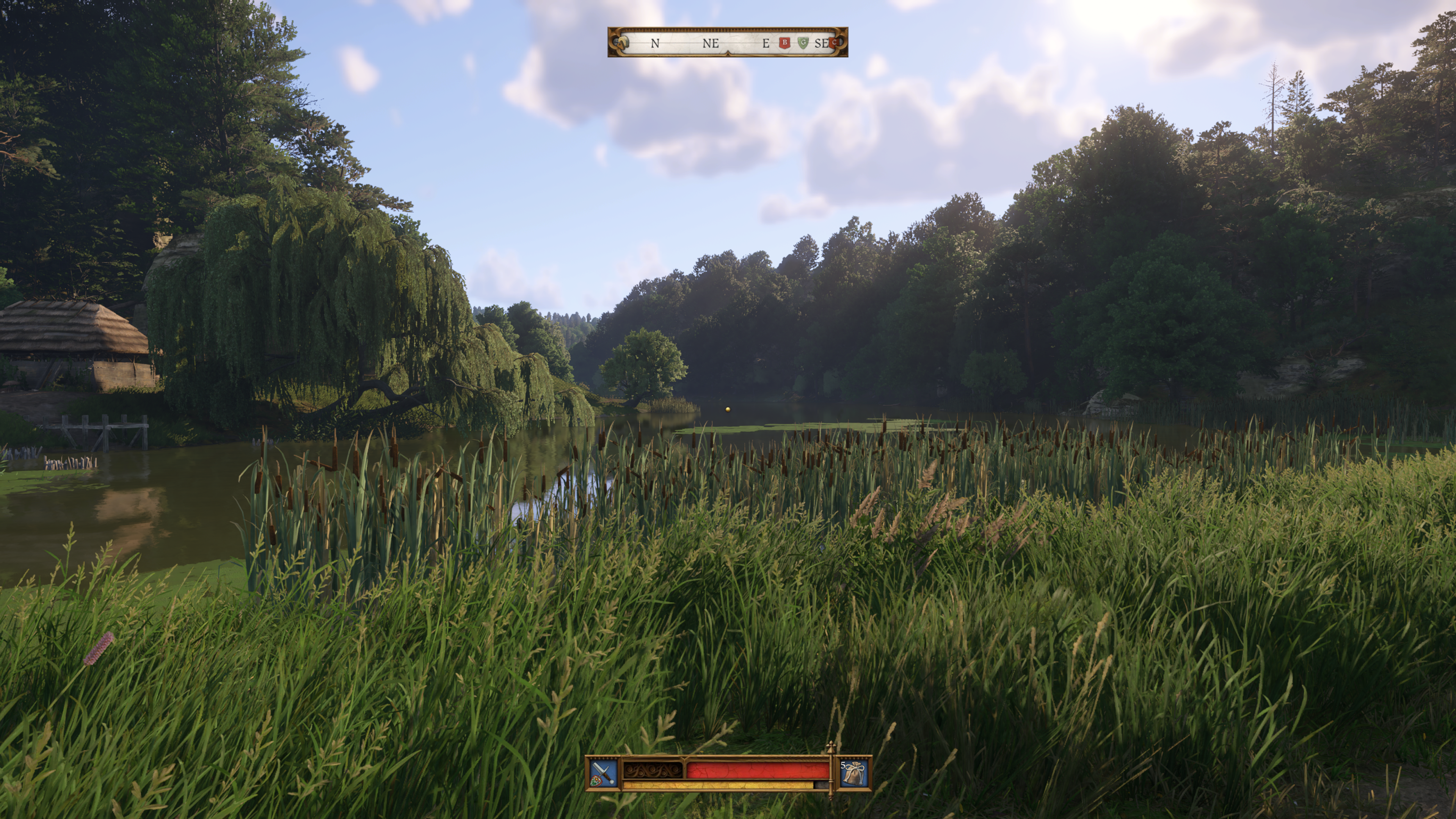1456x819 pixels.
Task: Click the red B quest marker on the compass
Action: coord(784,43)
